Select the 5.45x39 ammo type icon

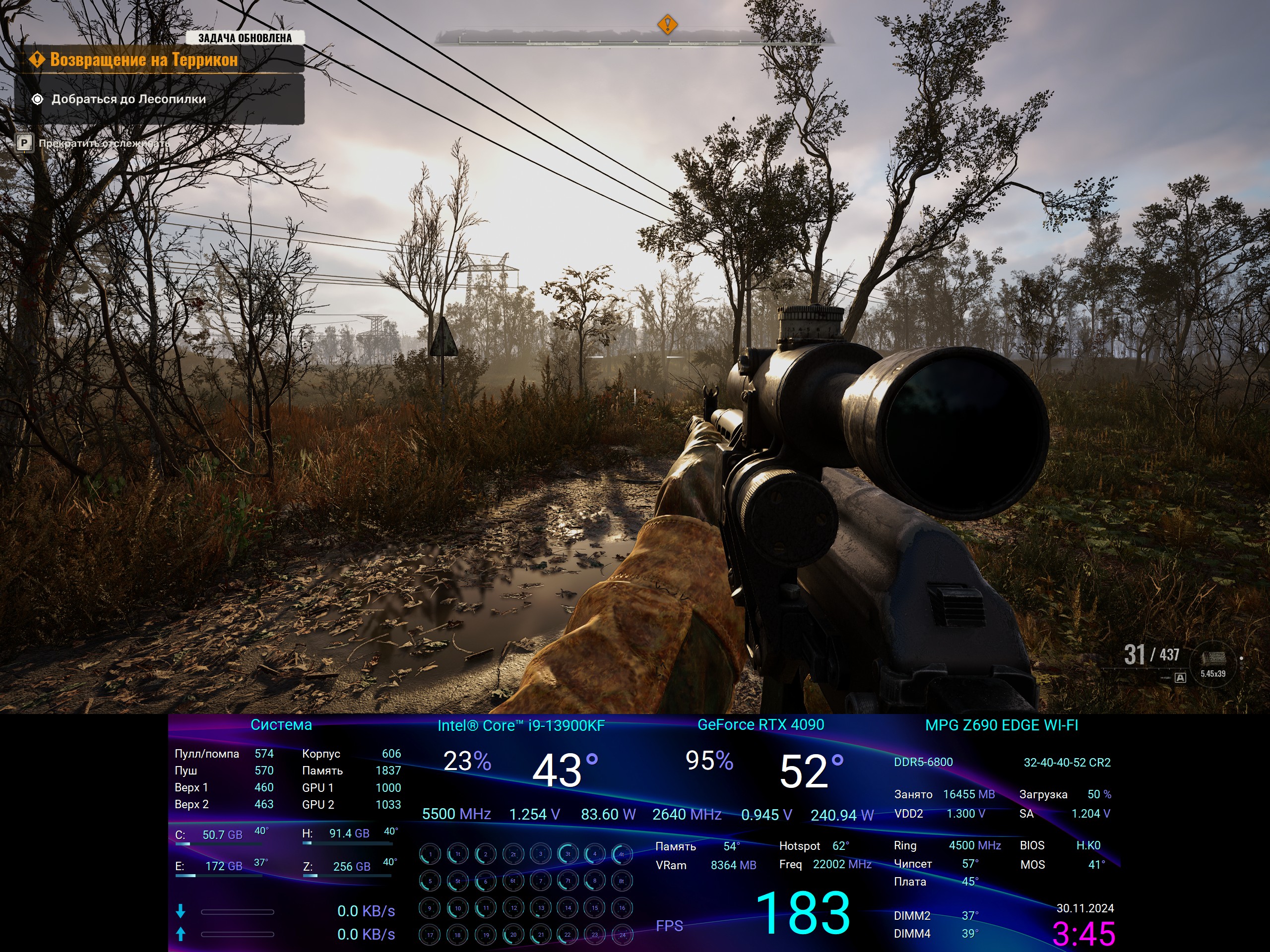point(1212,663)
